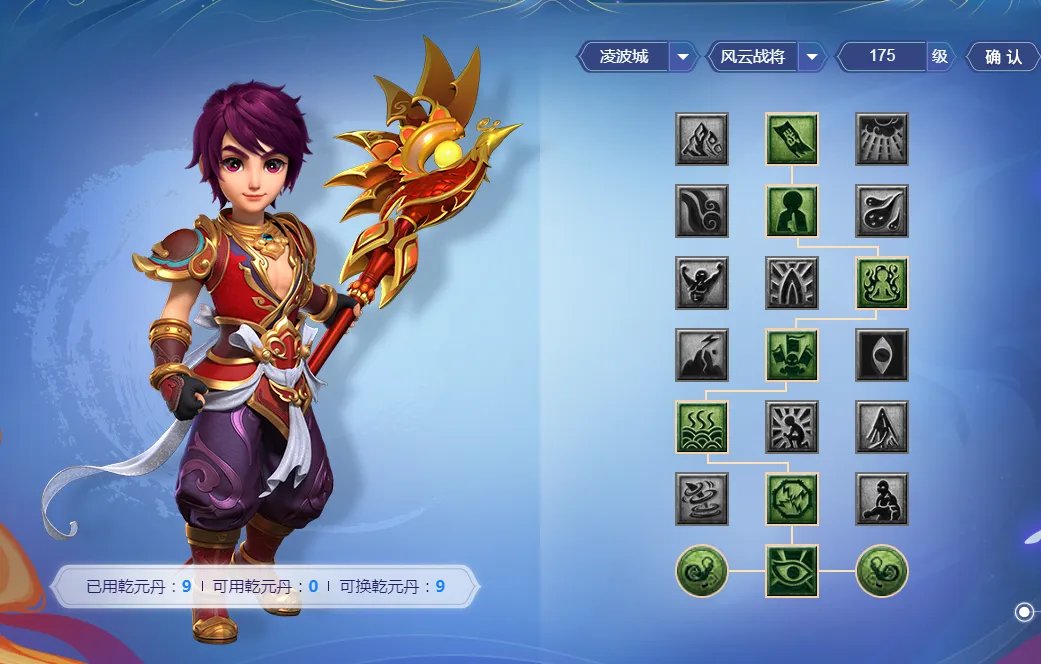The height and width of the screenshot is (664, 1041).
Task: Choose the black vertical eye skill
Action: 882,355
